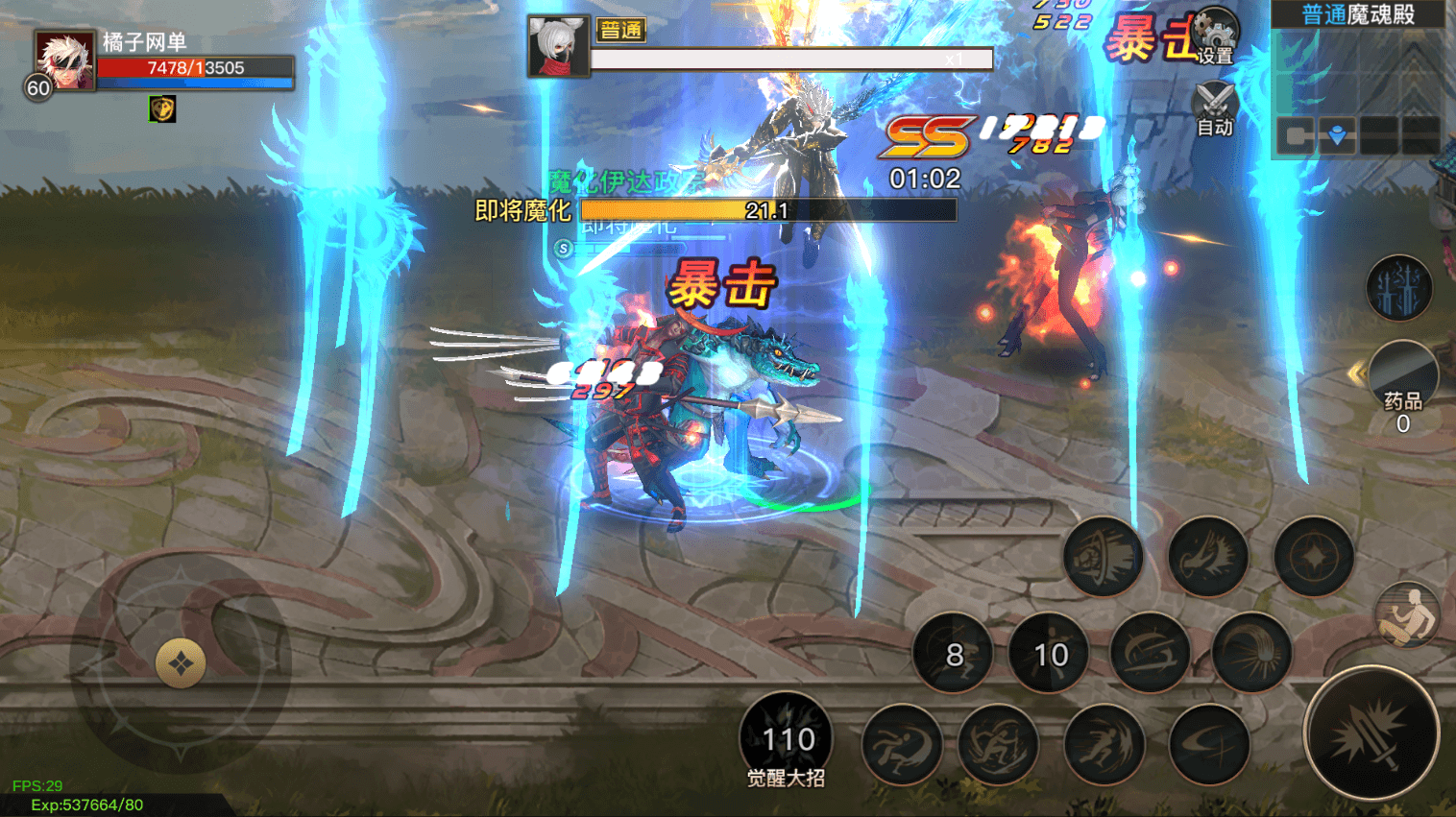Screen dimensions: 1456x817
Task: Trigger the blue swords skill icon
Action: click(x=1398, y=288)
